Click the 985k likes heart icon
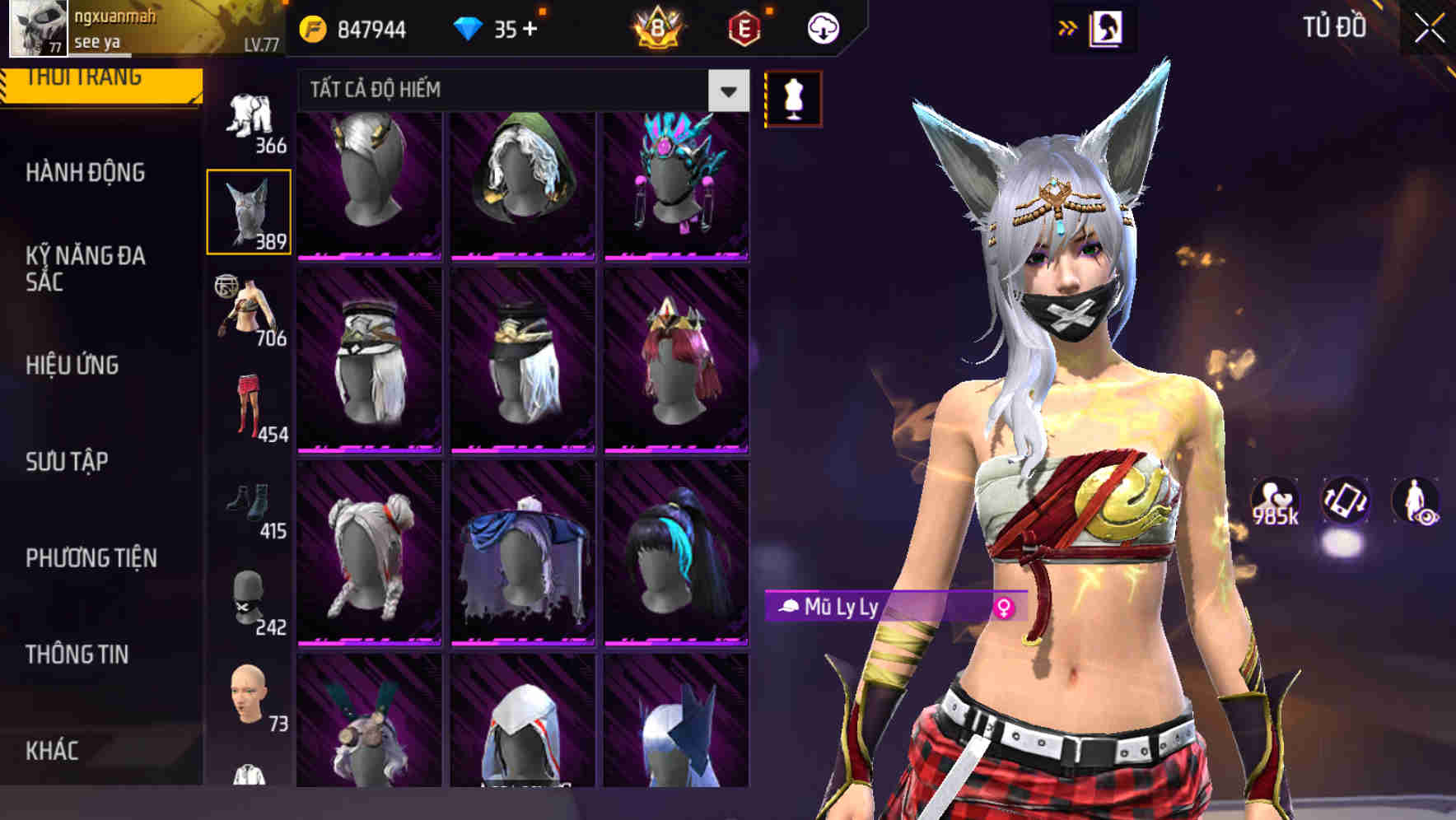This screenshot has width=1456, height=820. pyautogui.click(x=1275, y=497)
